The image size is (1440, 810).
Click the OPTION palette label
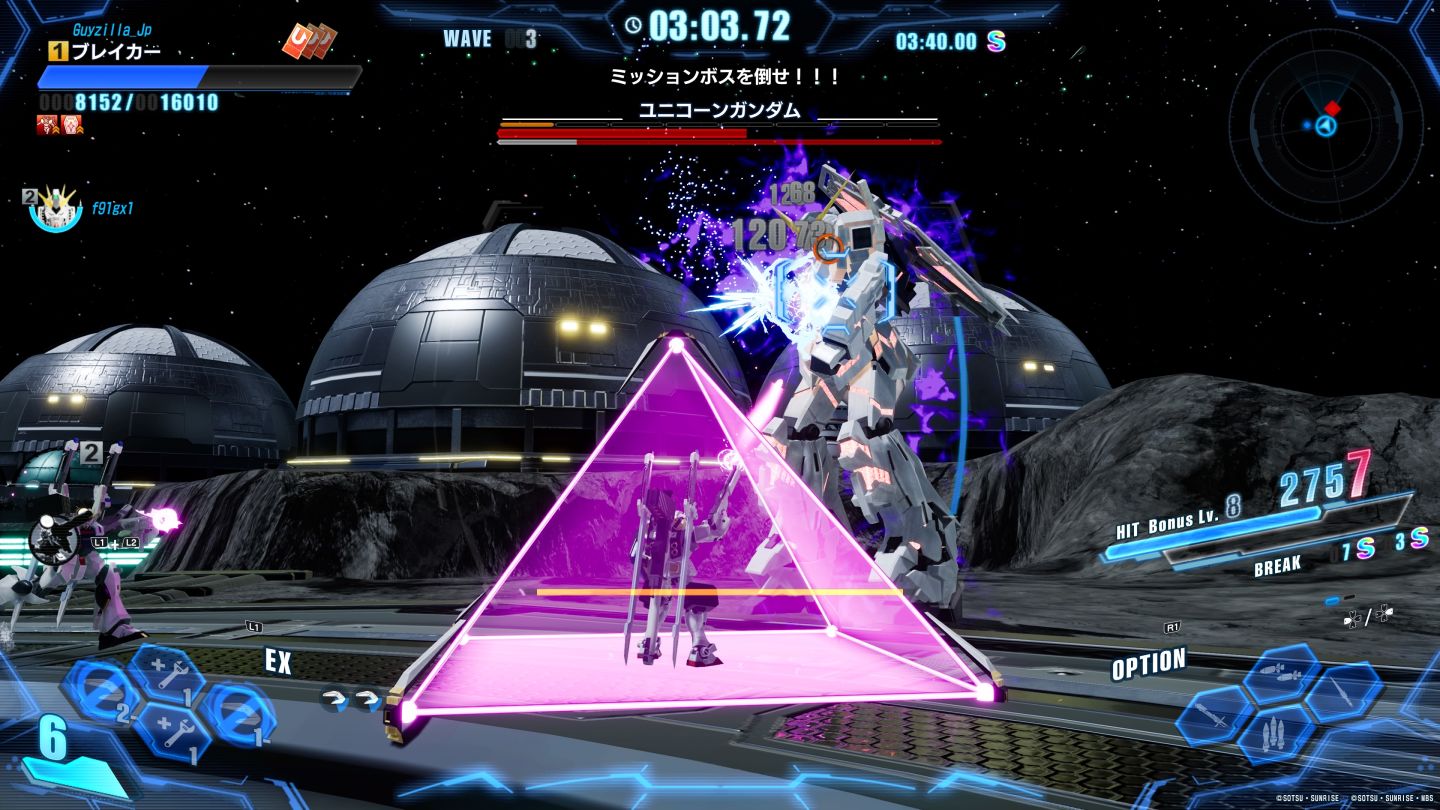point(1148,664)
